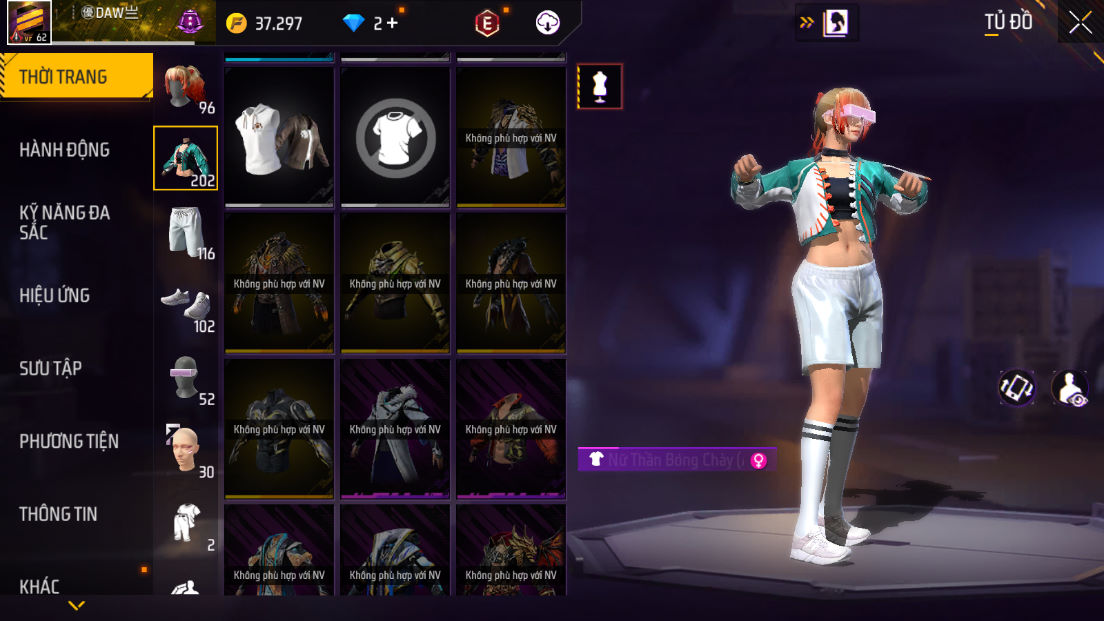Switch to KỸ NĂNG ĐA SẮC
The width and height of the screenshot is (1104, 621).
point(64,222)
